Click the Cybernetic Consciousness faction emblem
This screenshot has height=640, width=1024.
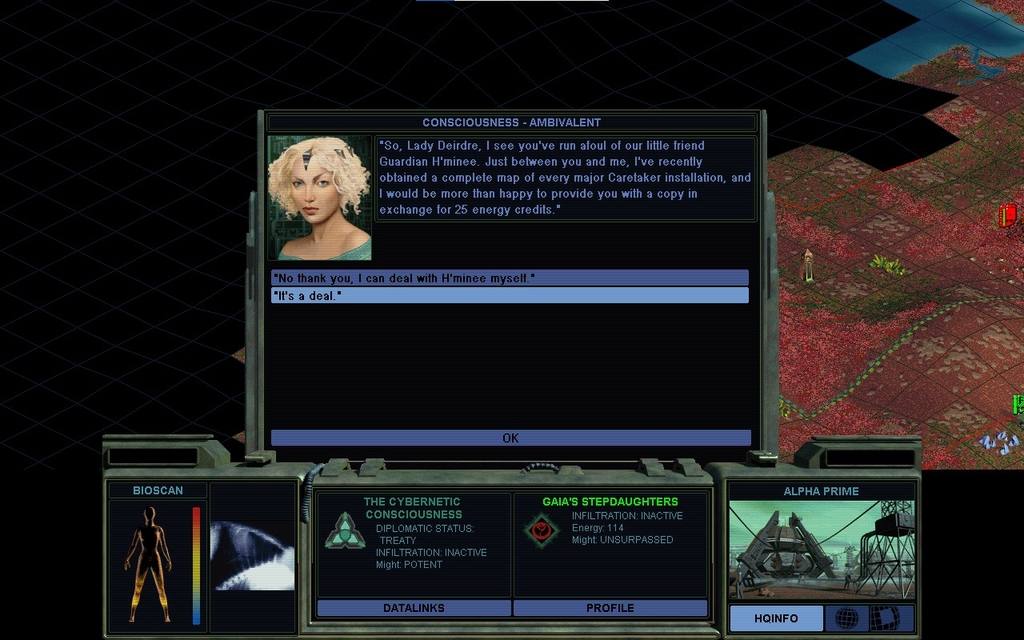339,530
